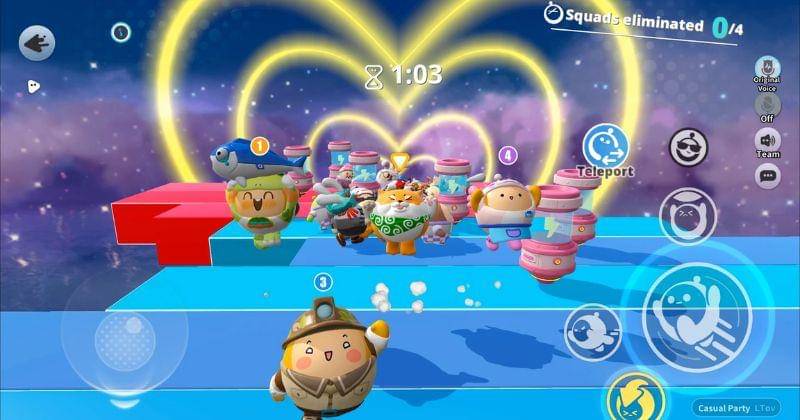
Task: Tap the angry-face grab button
Action: [687, 215]
